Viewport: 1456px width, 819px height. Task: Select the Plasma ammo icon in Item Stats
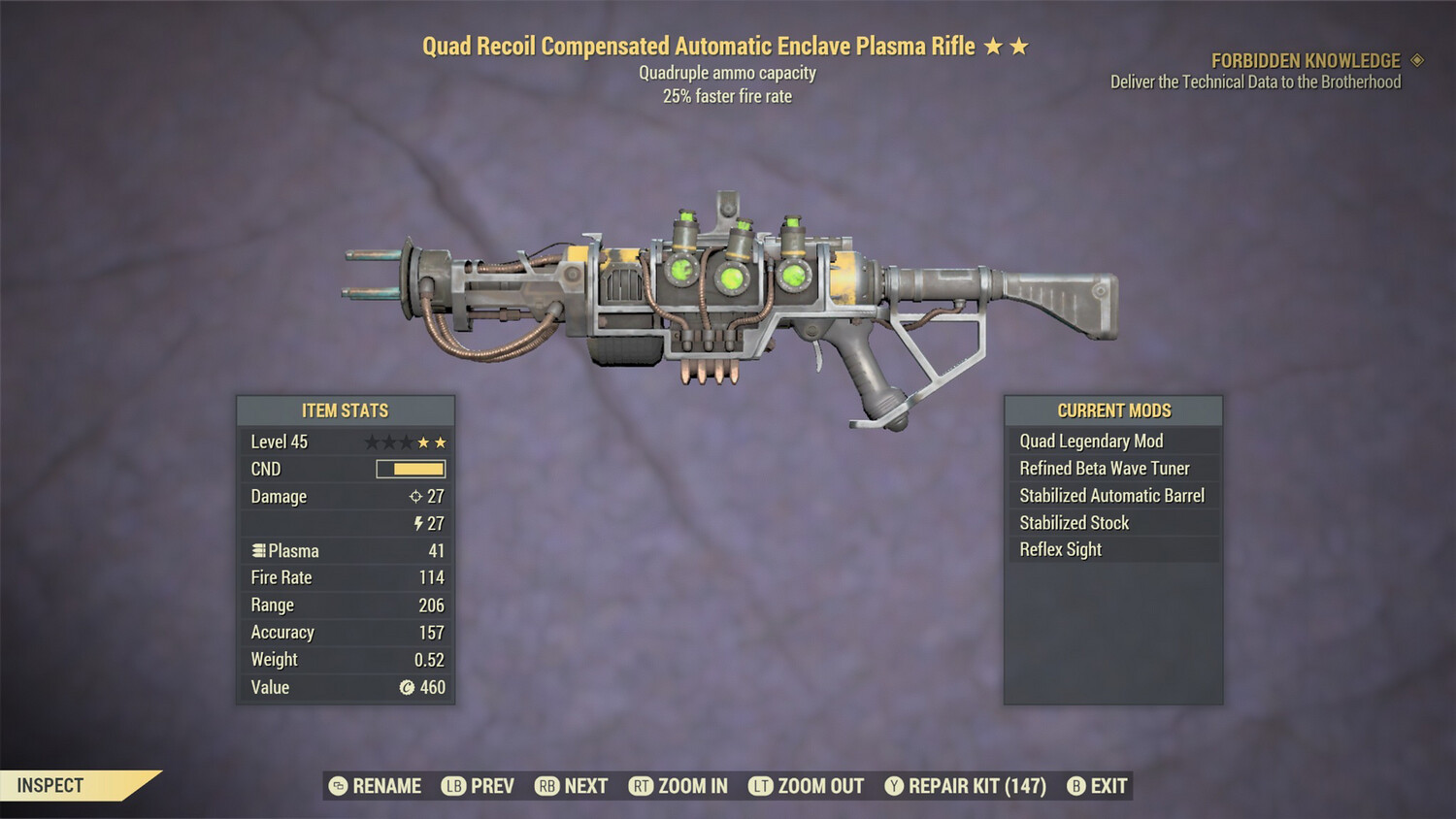[x=257, y=550]
